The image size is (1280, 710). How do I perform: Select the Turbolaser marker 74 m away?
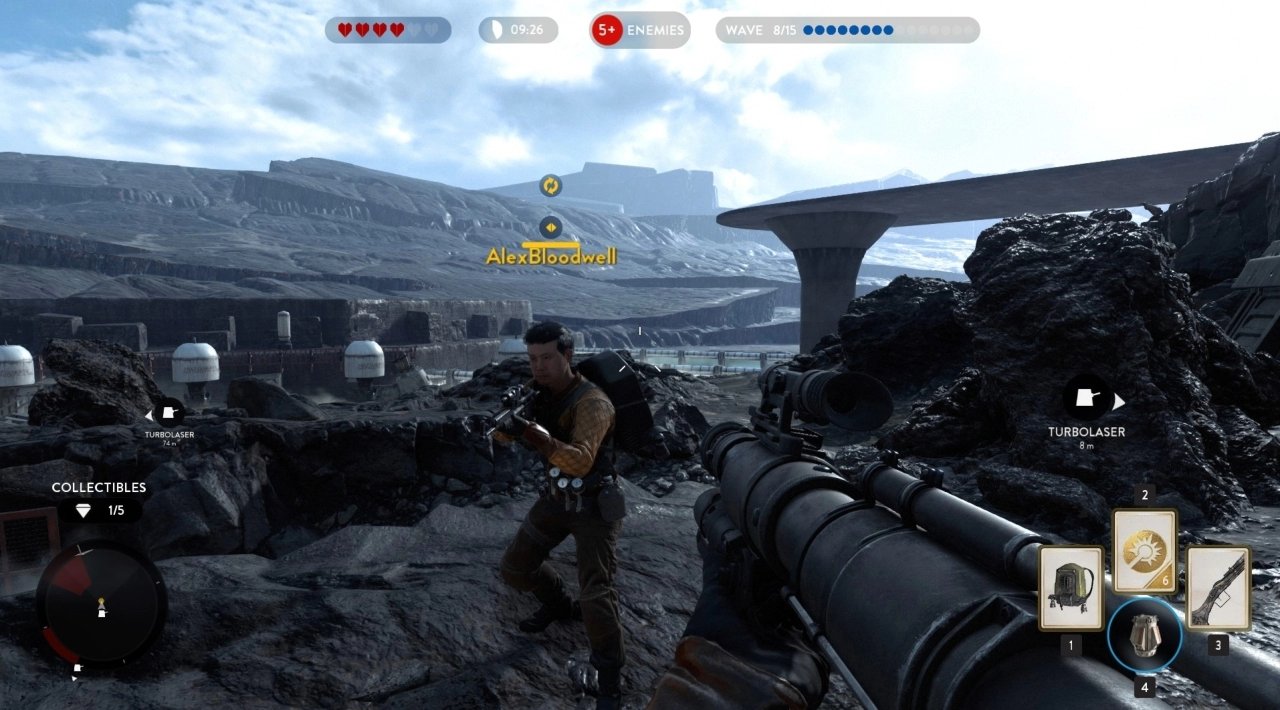169,412
